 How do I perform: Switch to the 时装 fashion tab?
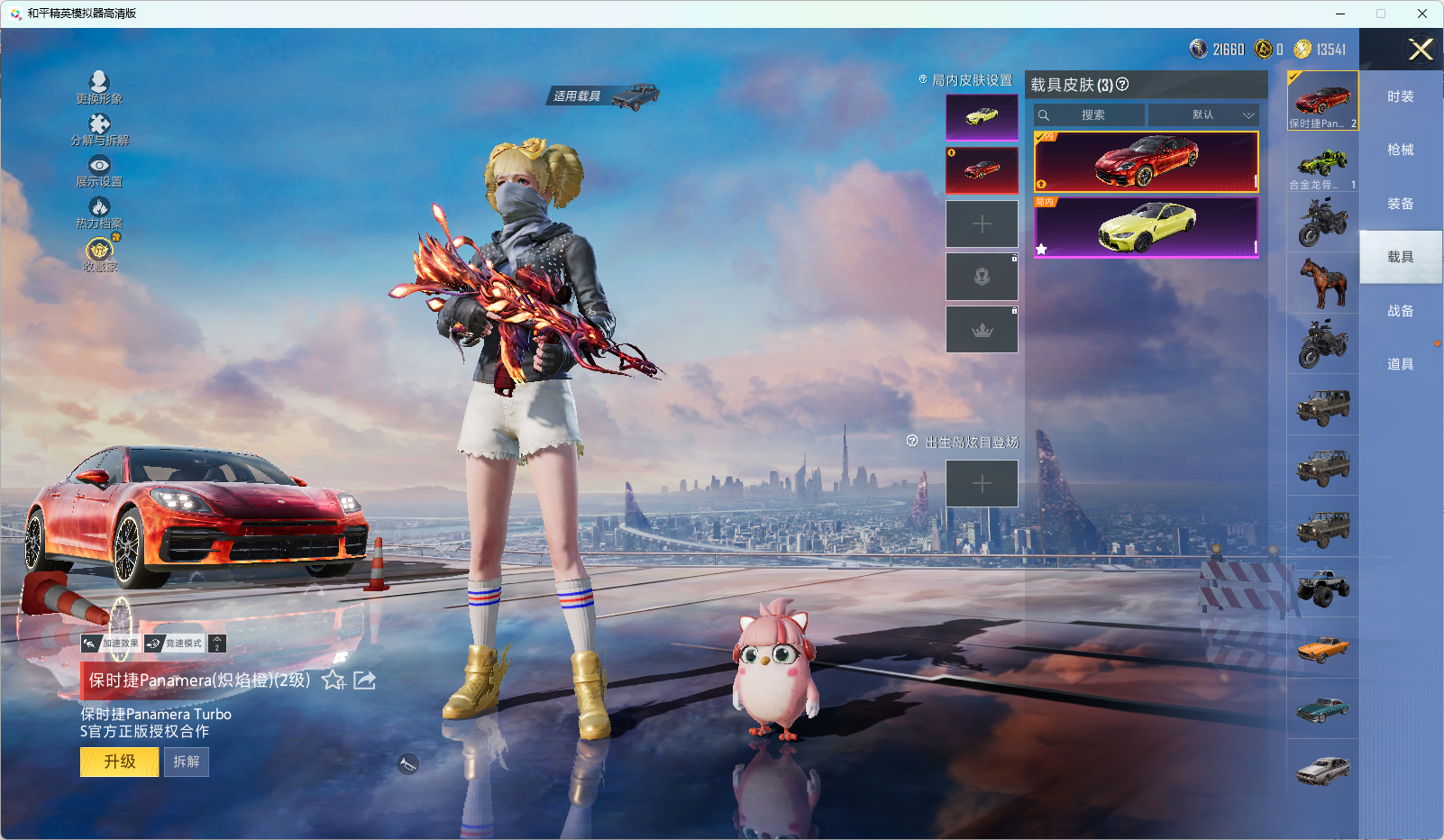click(1400, 96)
